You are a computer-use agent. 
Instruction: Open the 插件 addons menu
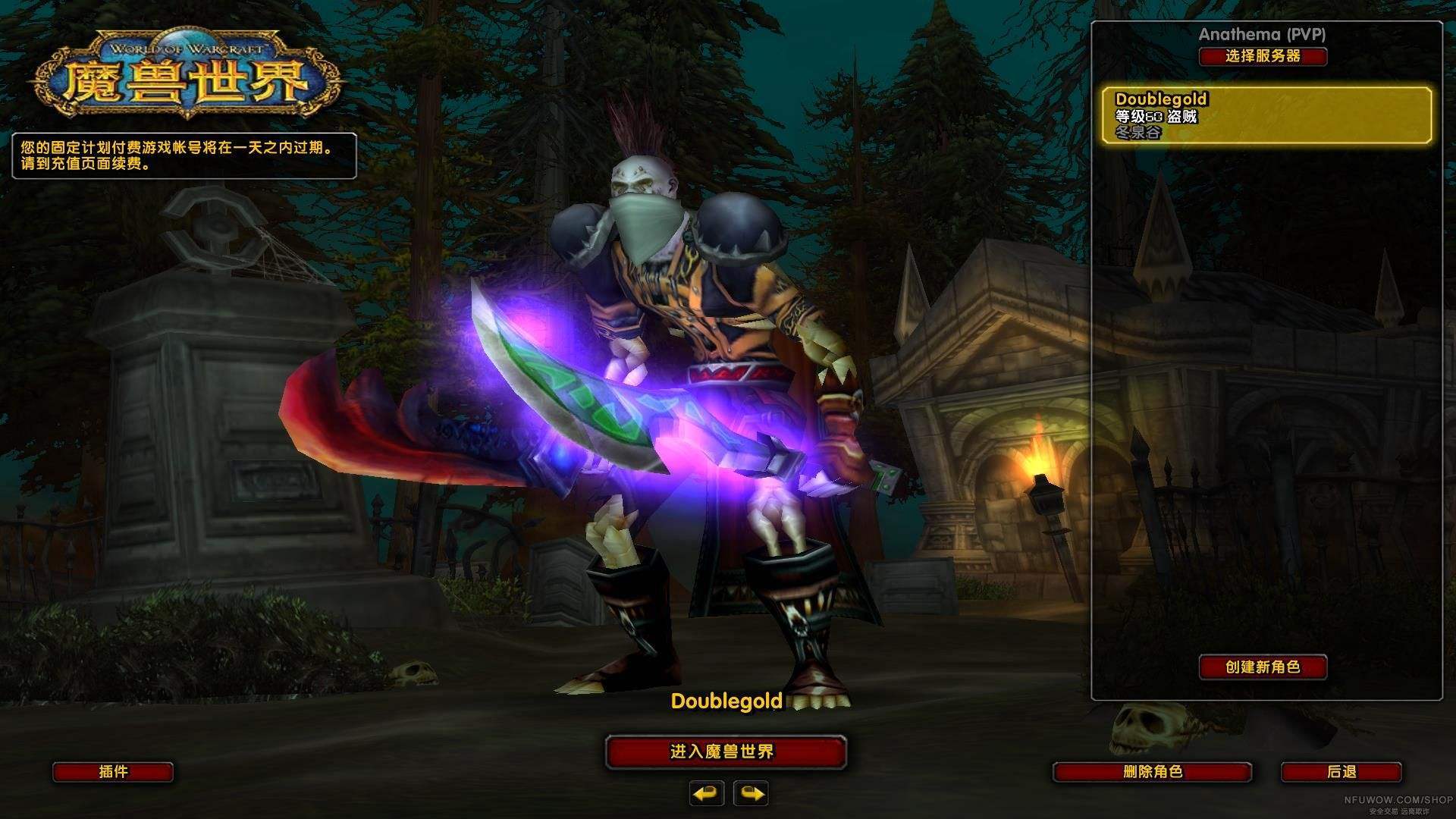(113, 772)
